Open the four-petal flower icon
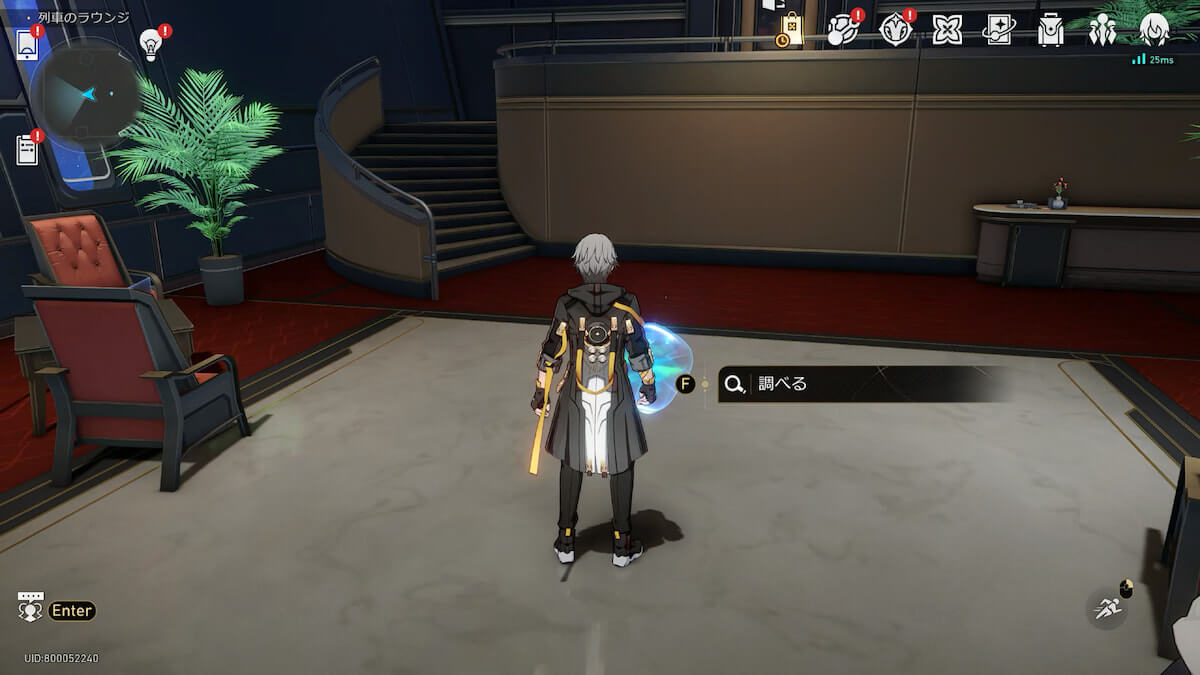The image size is (1200, 675). click(947, 30)
